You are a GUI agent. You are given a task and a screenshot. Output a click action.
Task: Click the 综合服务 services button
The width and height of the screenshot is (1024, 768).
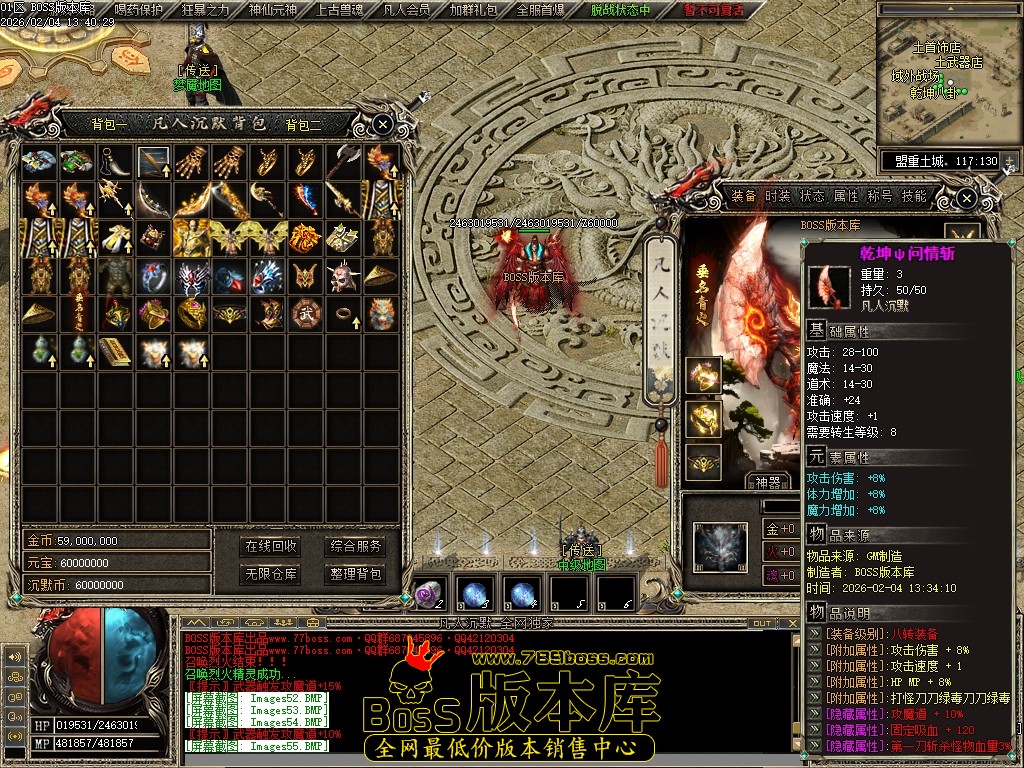pos(355,546)
